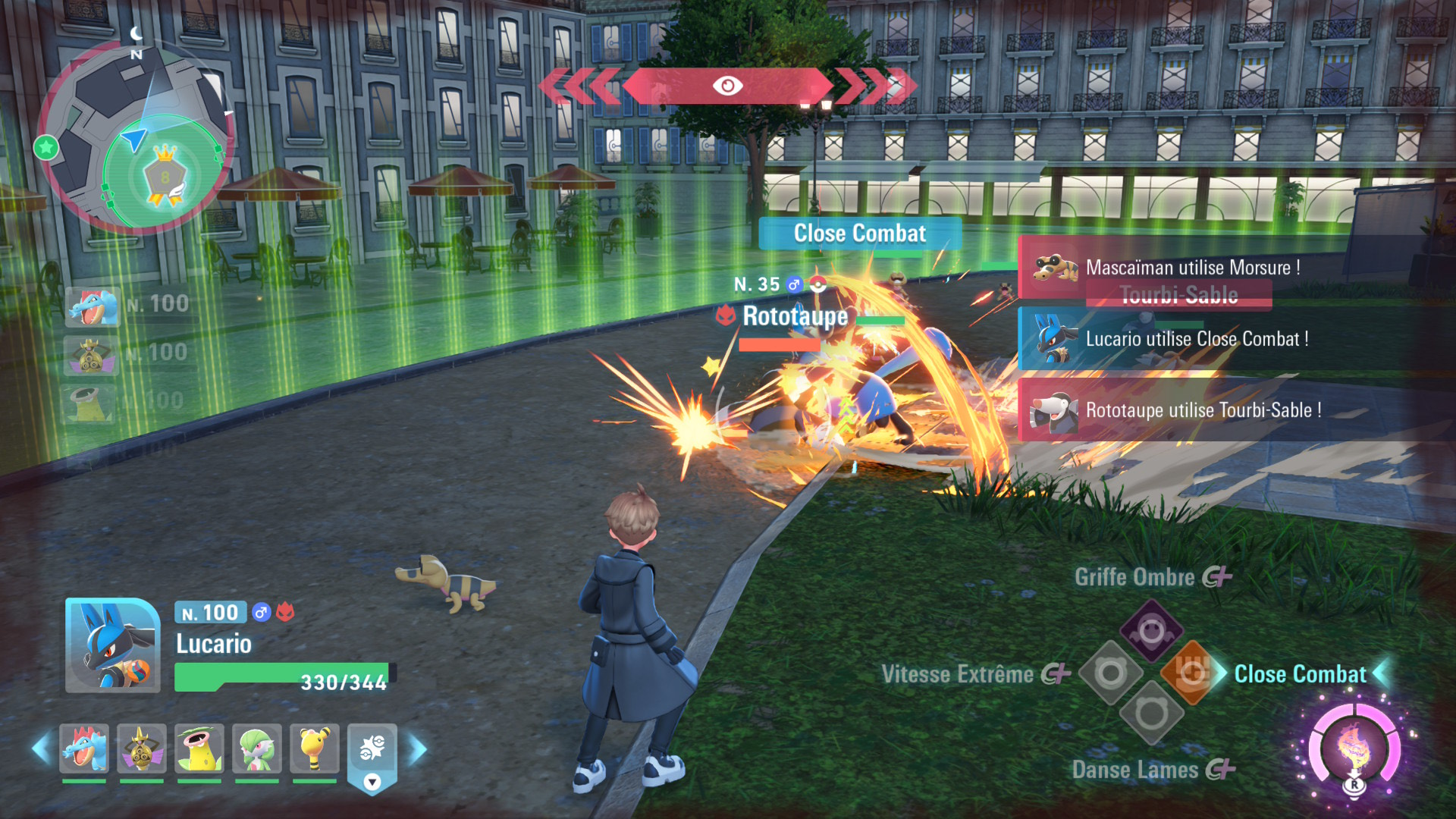The image size is (1456, 819).
Task: Trigger the Danse Lames move
Action: coord(1151,714)
